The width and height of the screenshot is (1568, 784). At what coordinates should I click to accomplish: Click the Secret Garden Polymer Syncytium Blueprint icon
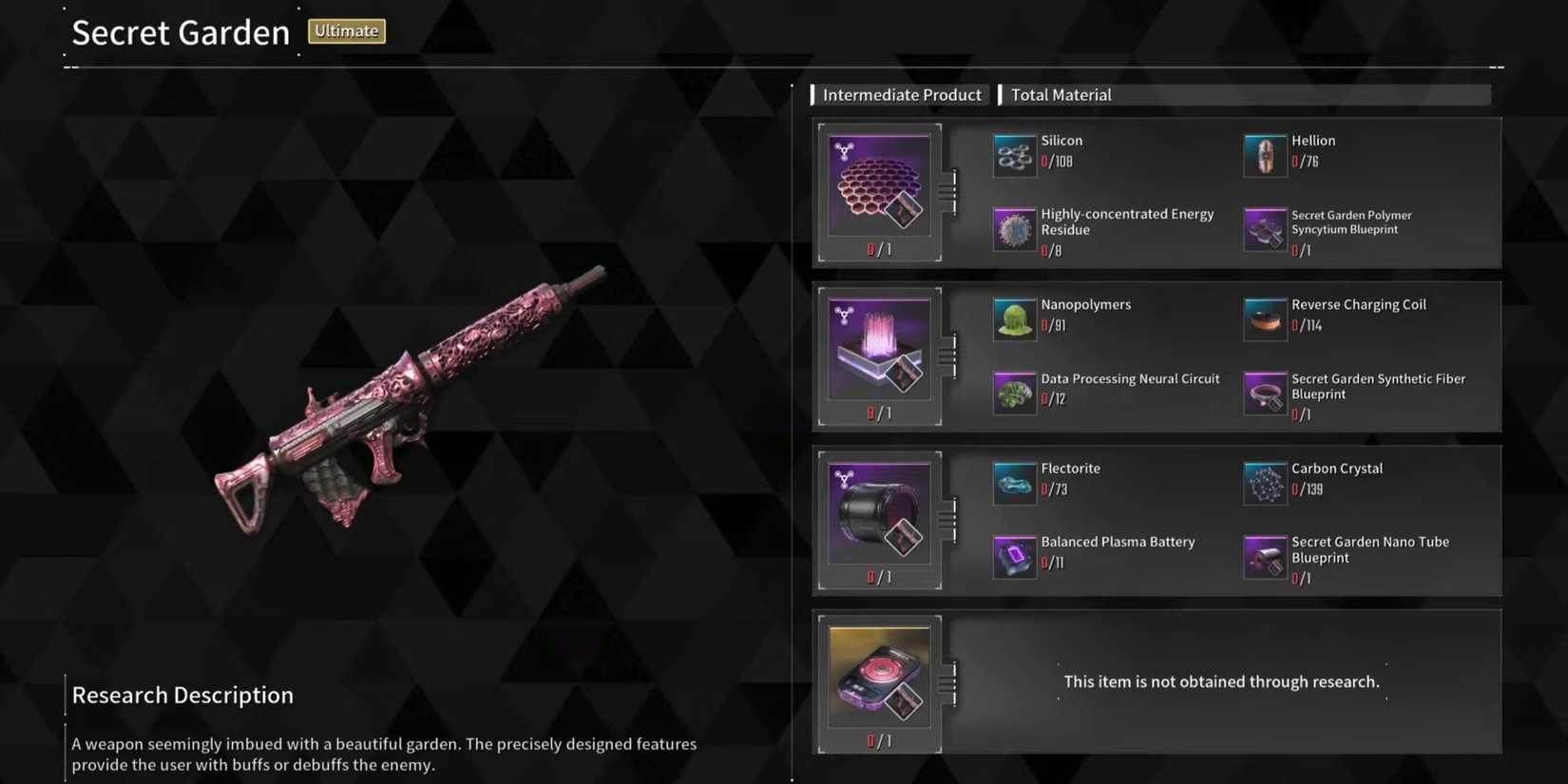tap(1264, 229)
